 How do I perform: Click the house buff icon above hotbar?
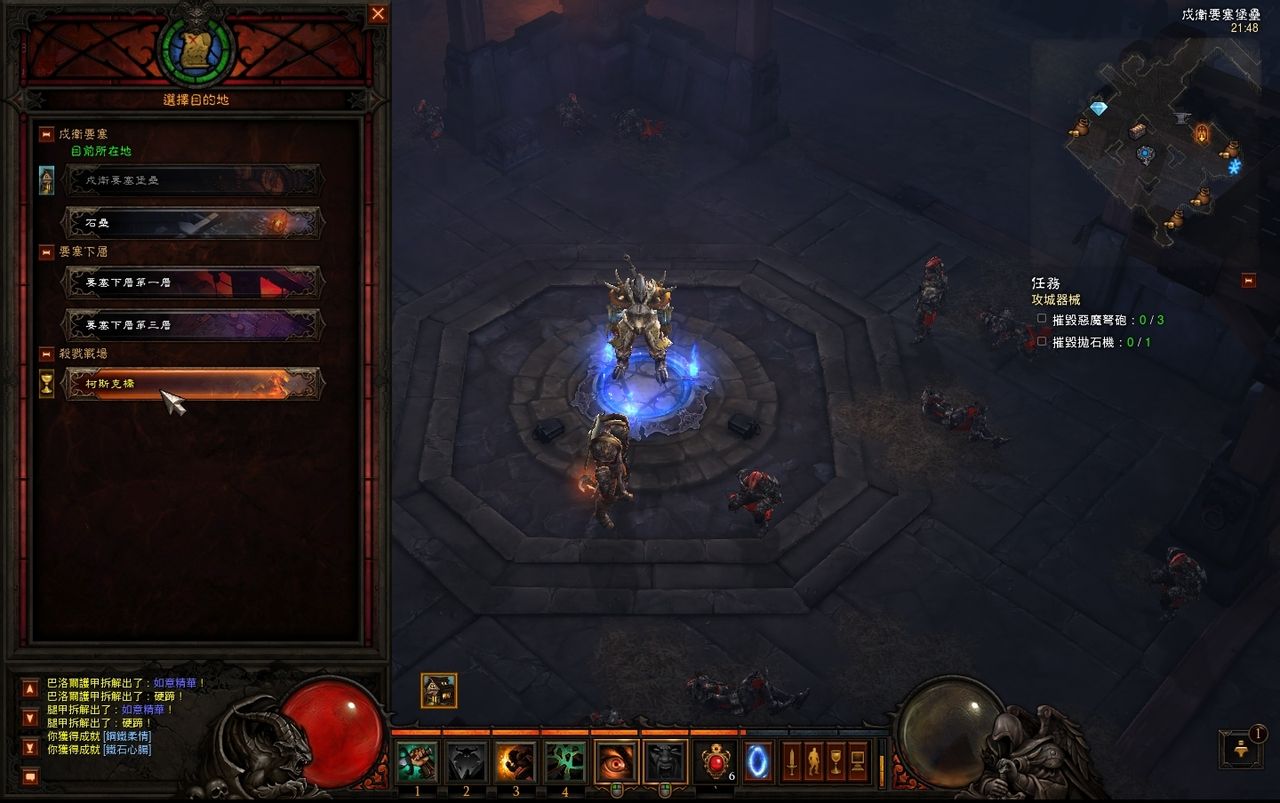click(x=439, y=690)
